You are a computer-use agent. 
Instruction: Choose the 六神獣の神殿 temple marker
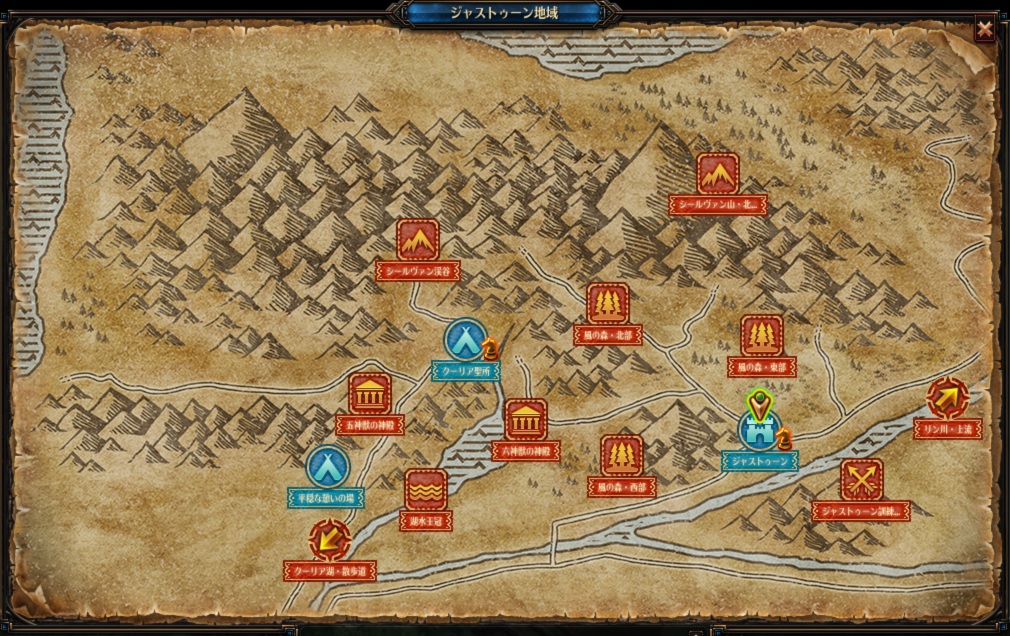click(526, 420)
